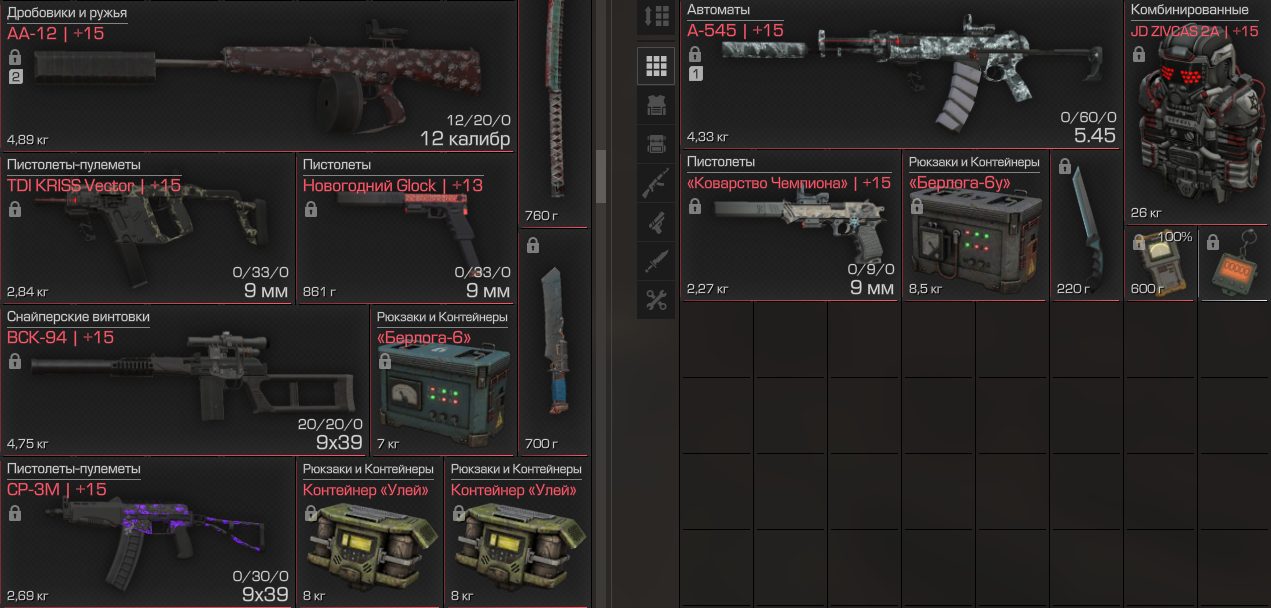This screenshot has height=608, width=1271.
Task: Show all items with grid filter
Action: 656,66
